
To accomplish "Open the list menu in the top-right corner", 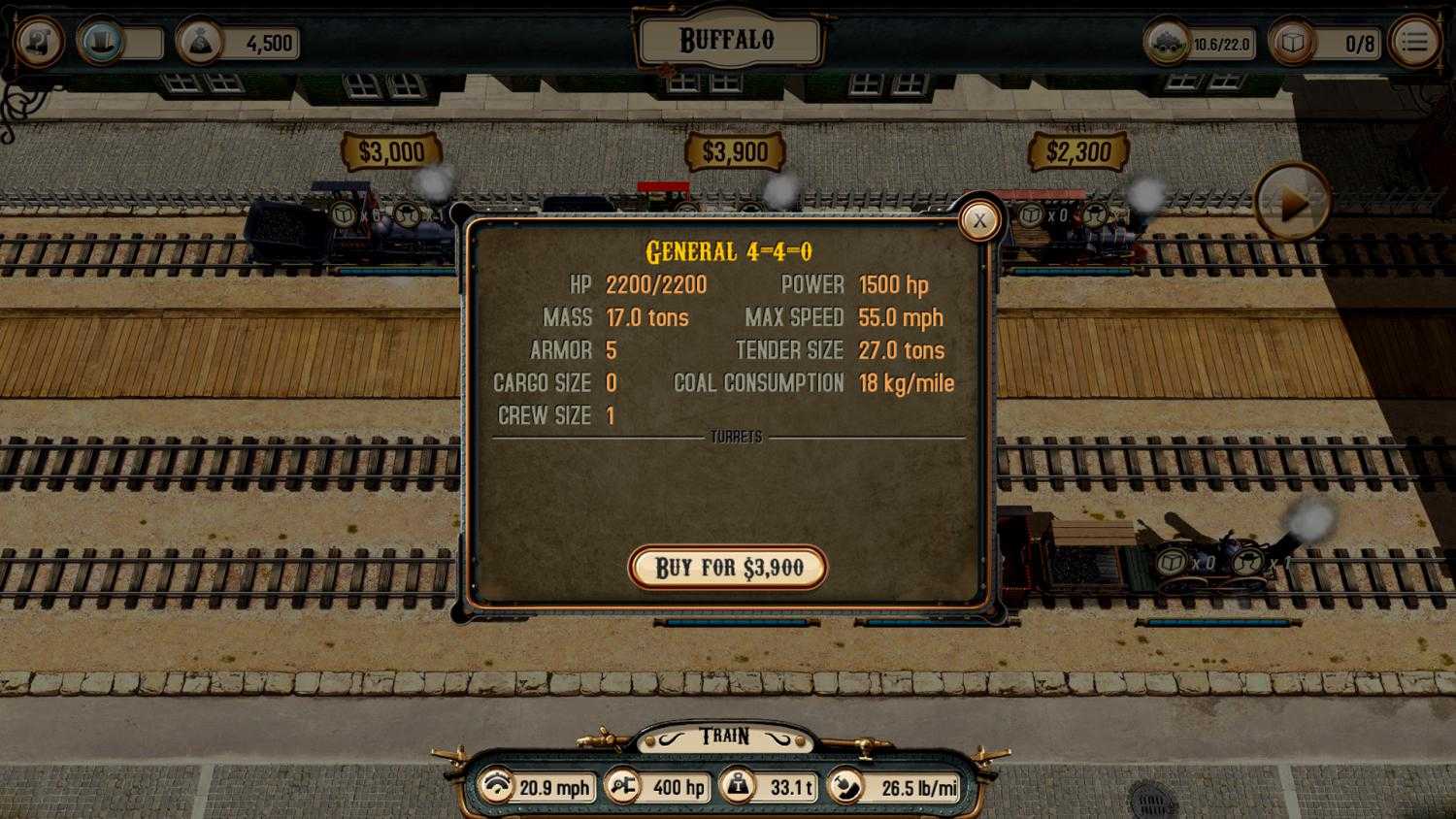I will (1415, 42).
